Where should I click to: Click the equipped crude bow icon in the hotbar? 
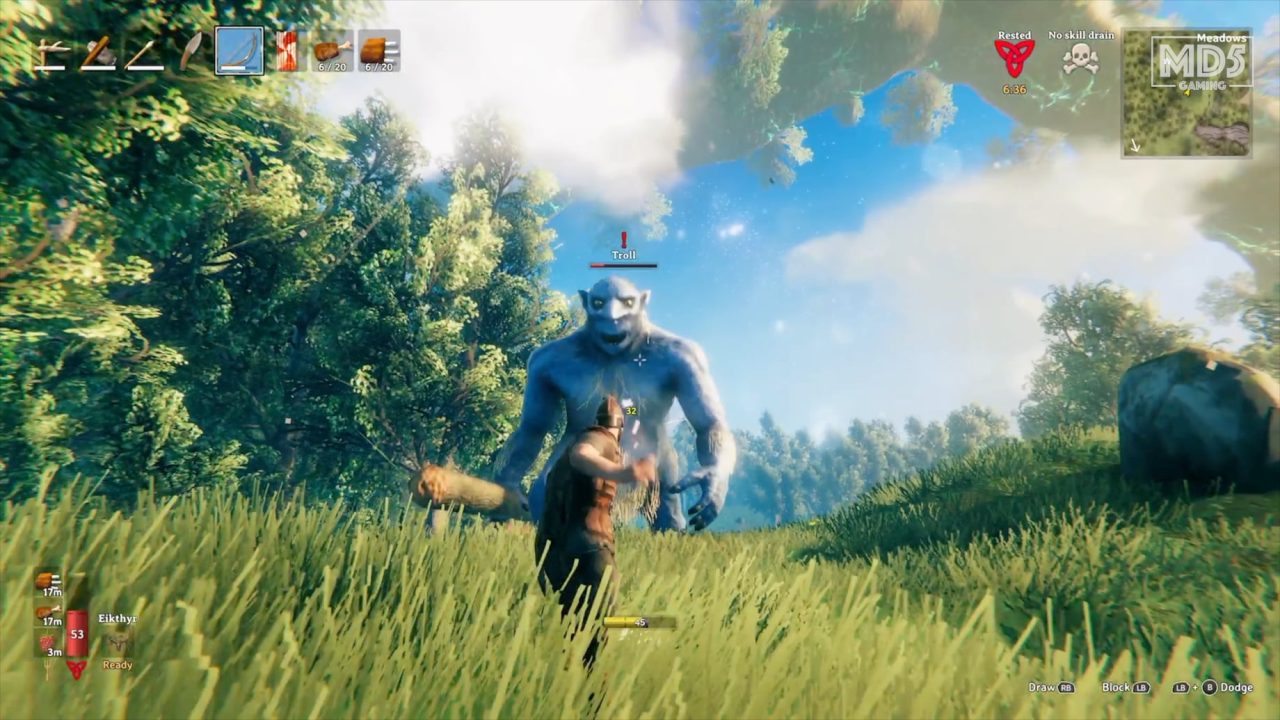[239, 50]
